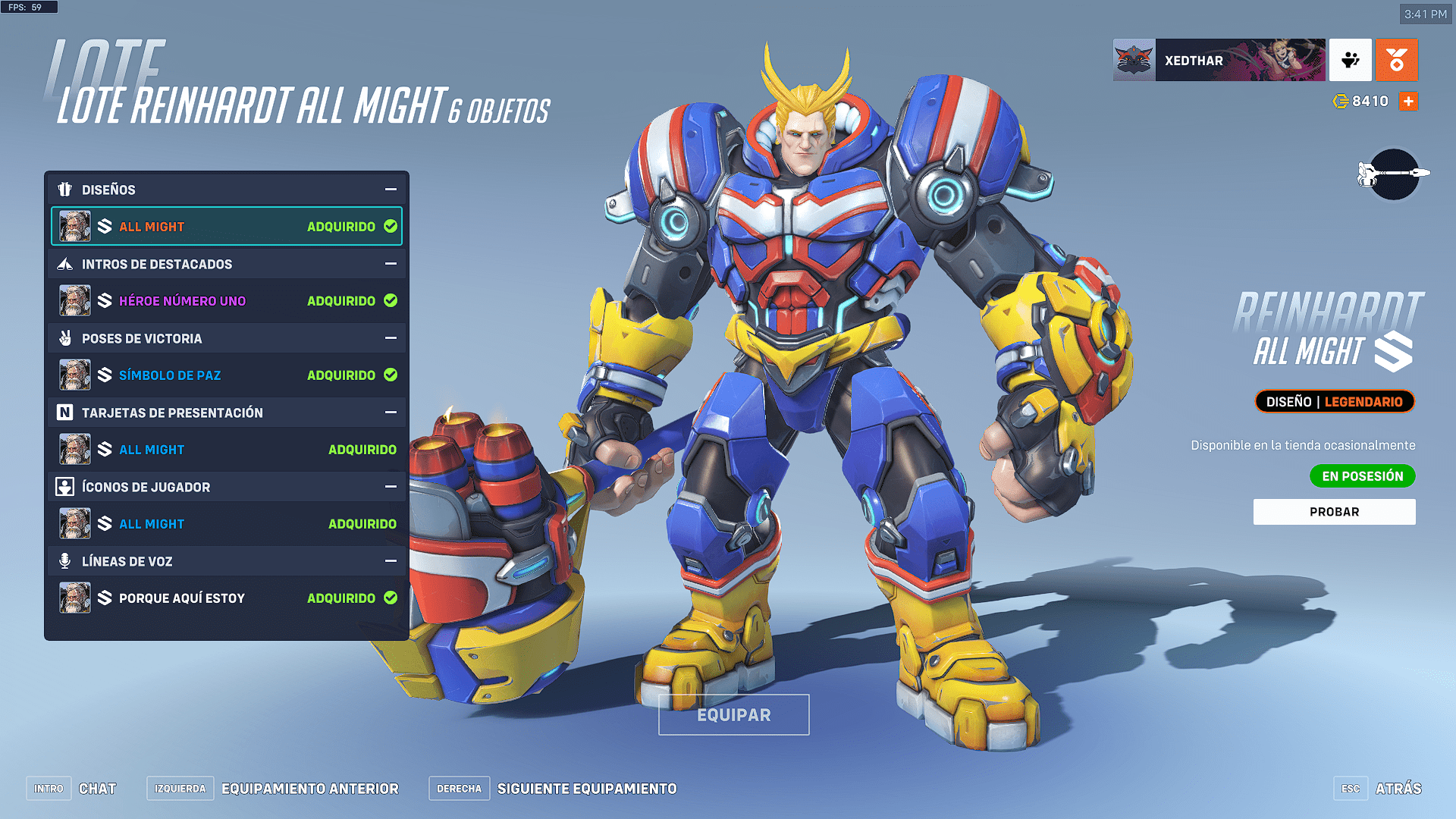
Task: Collapse the Poses de Victoria section
Action: [x=391, y=338]
